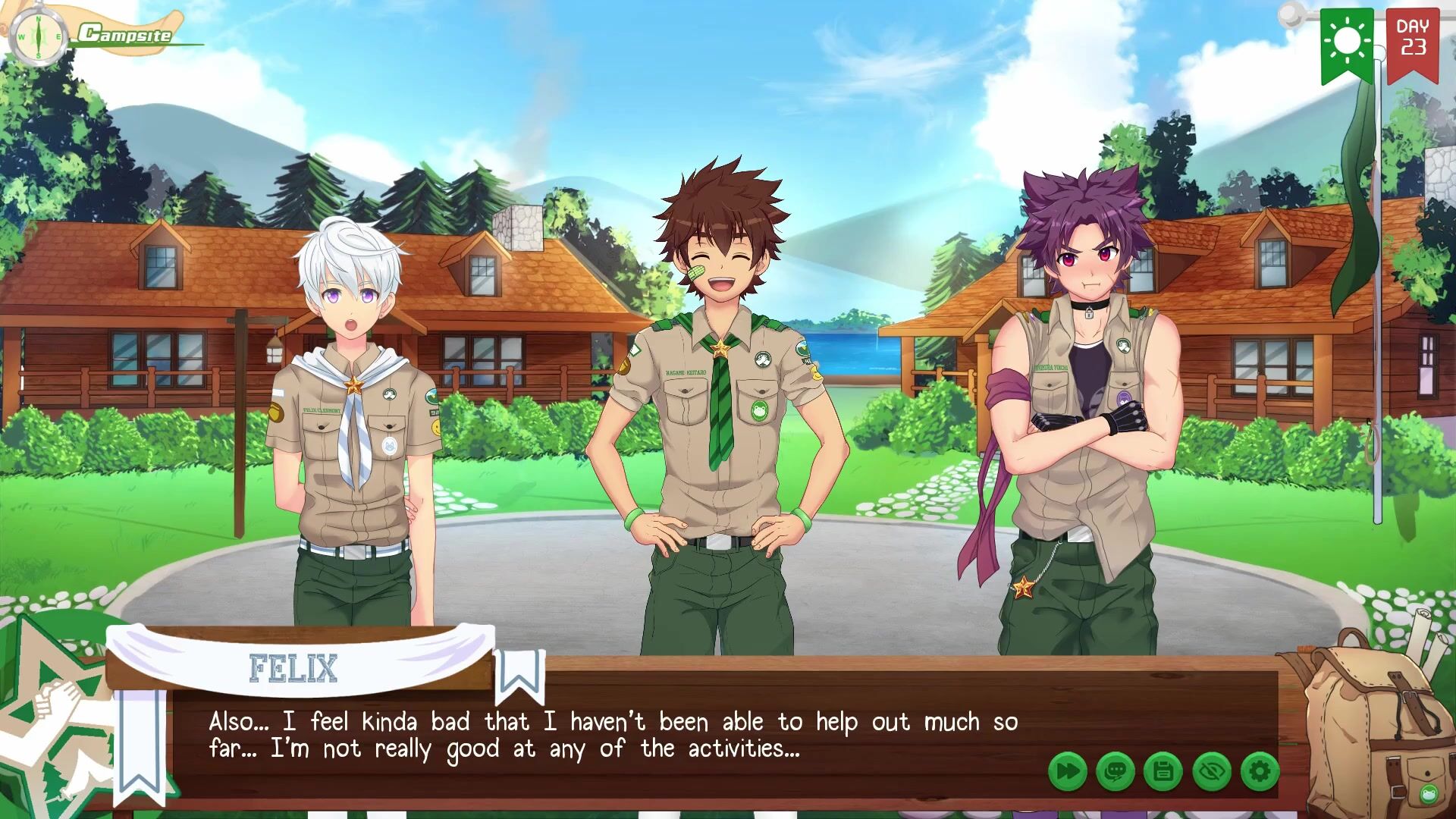Open the save game menu
1456x819 pixels.
[1163, 772]
